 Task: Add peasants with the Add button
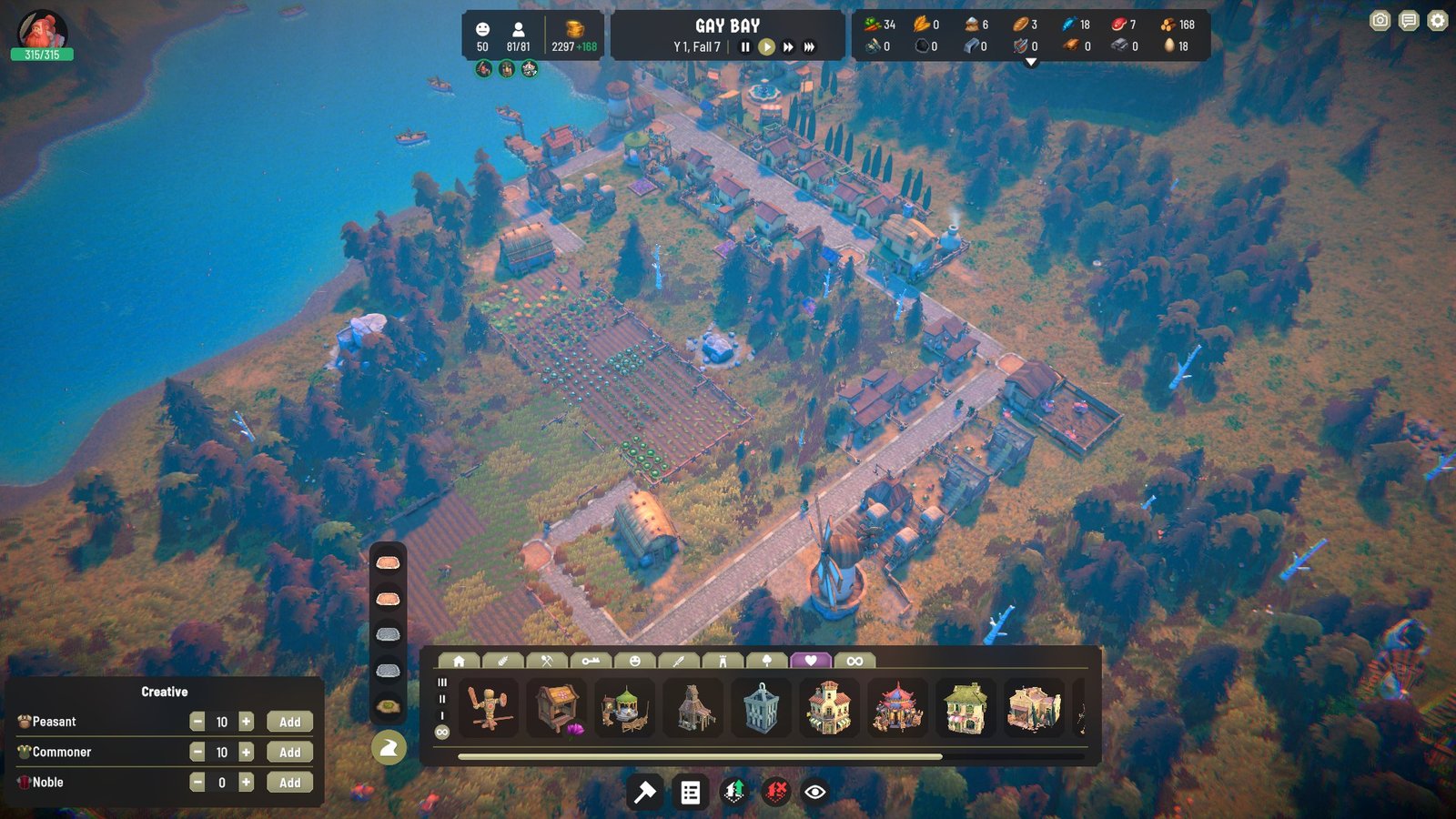[289, 722]
